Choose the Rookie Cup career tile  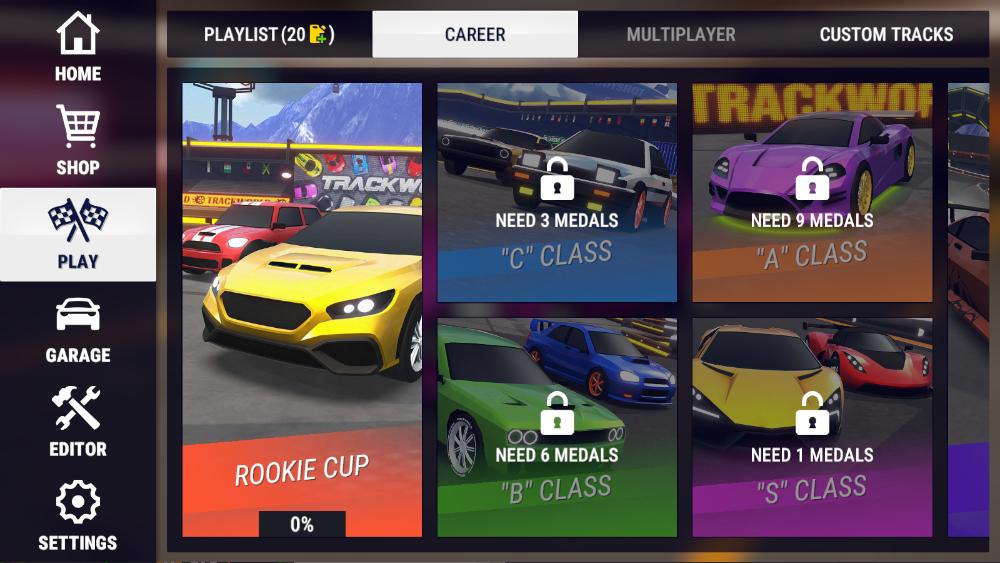point(302,310)
